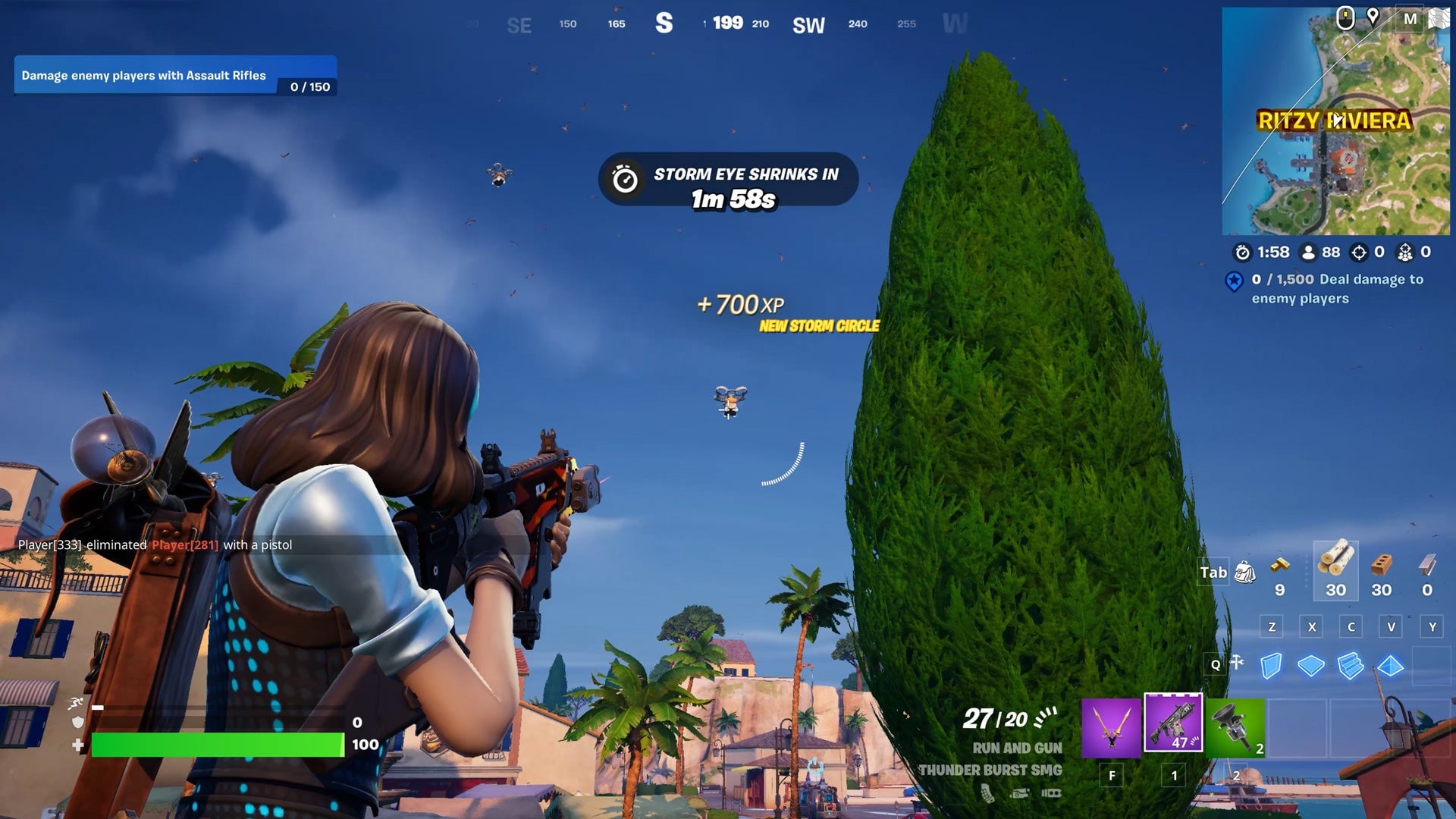
Task: Click the RITZY RIVIERA location label
Action: (1335, 118)
